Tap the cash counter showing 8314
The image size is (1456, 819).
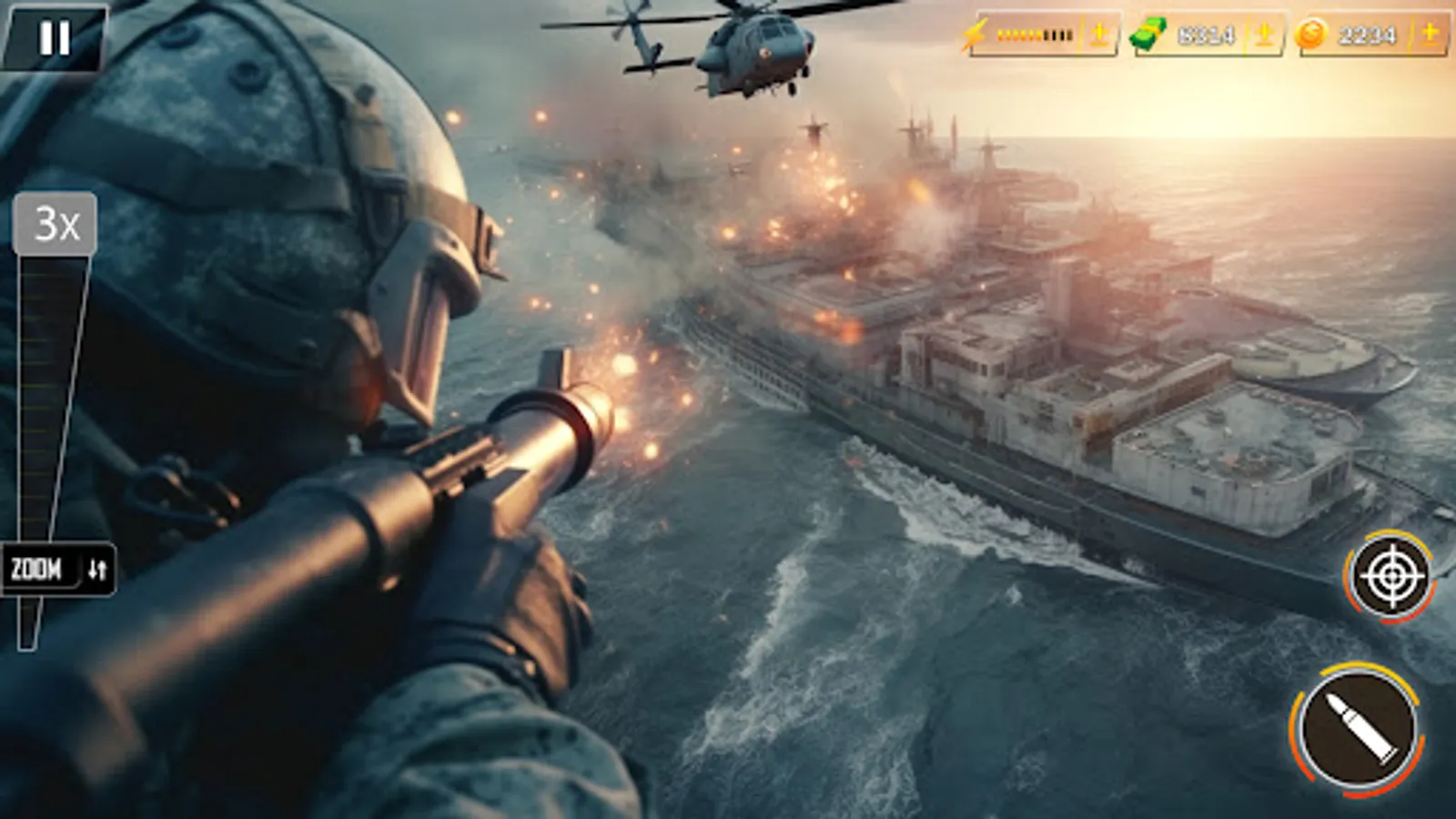[x=1208, y=36]
